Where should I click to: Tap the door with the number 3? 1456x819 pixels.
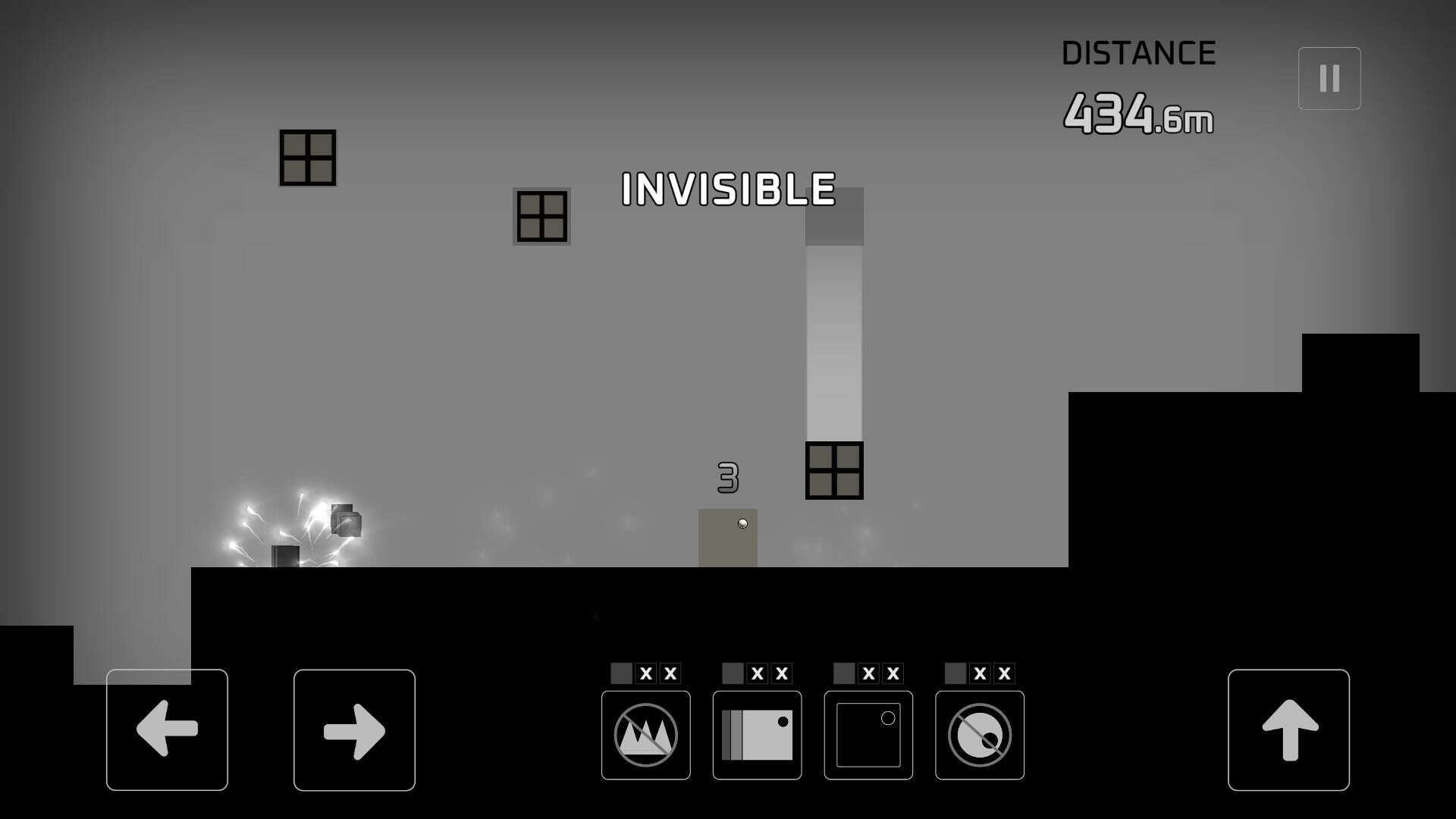[x=727, y=538]
